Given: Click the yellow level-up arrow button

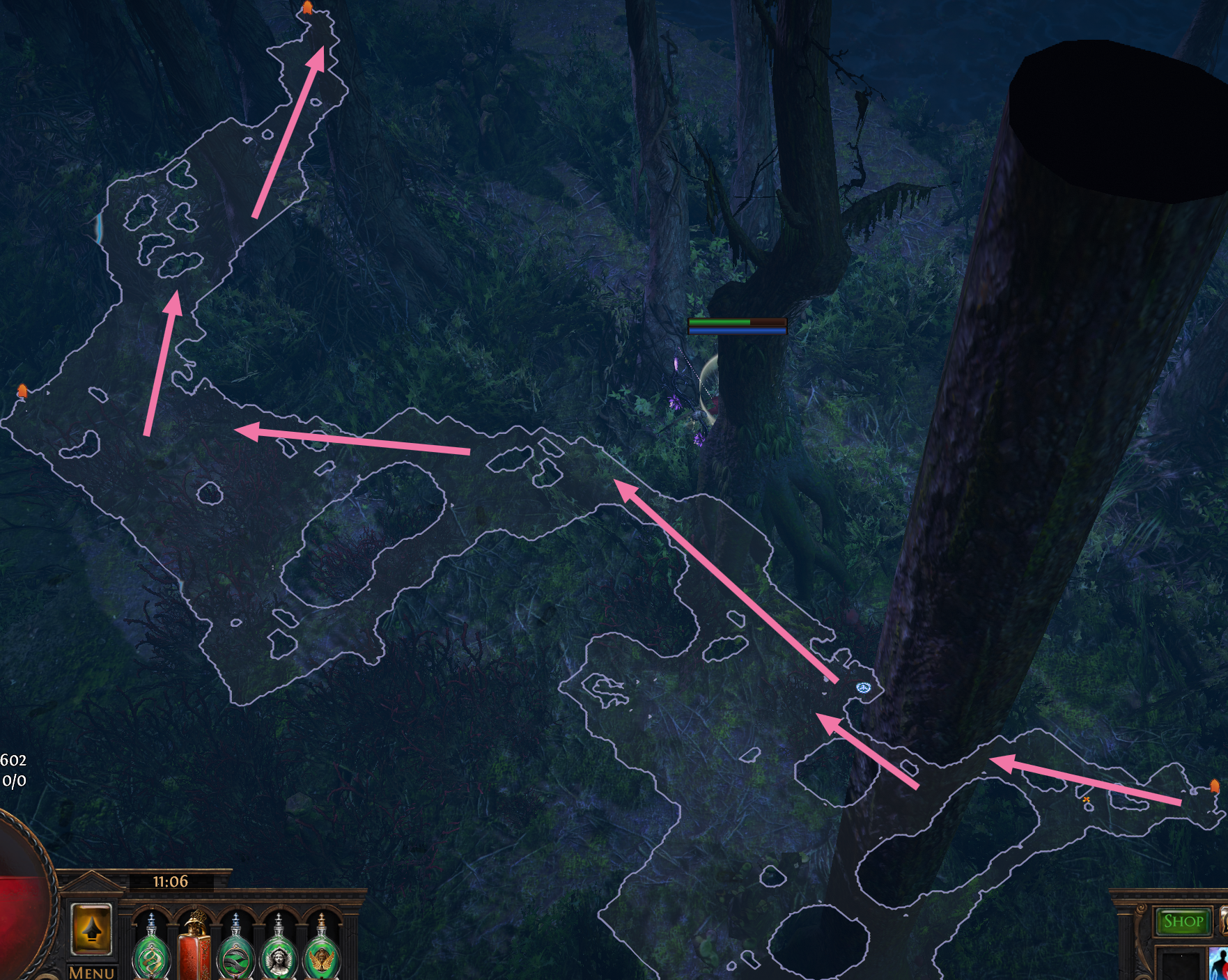Looking at the screenshot, I should tap(91, 929).
